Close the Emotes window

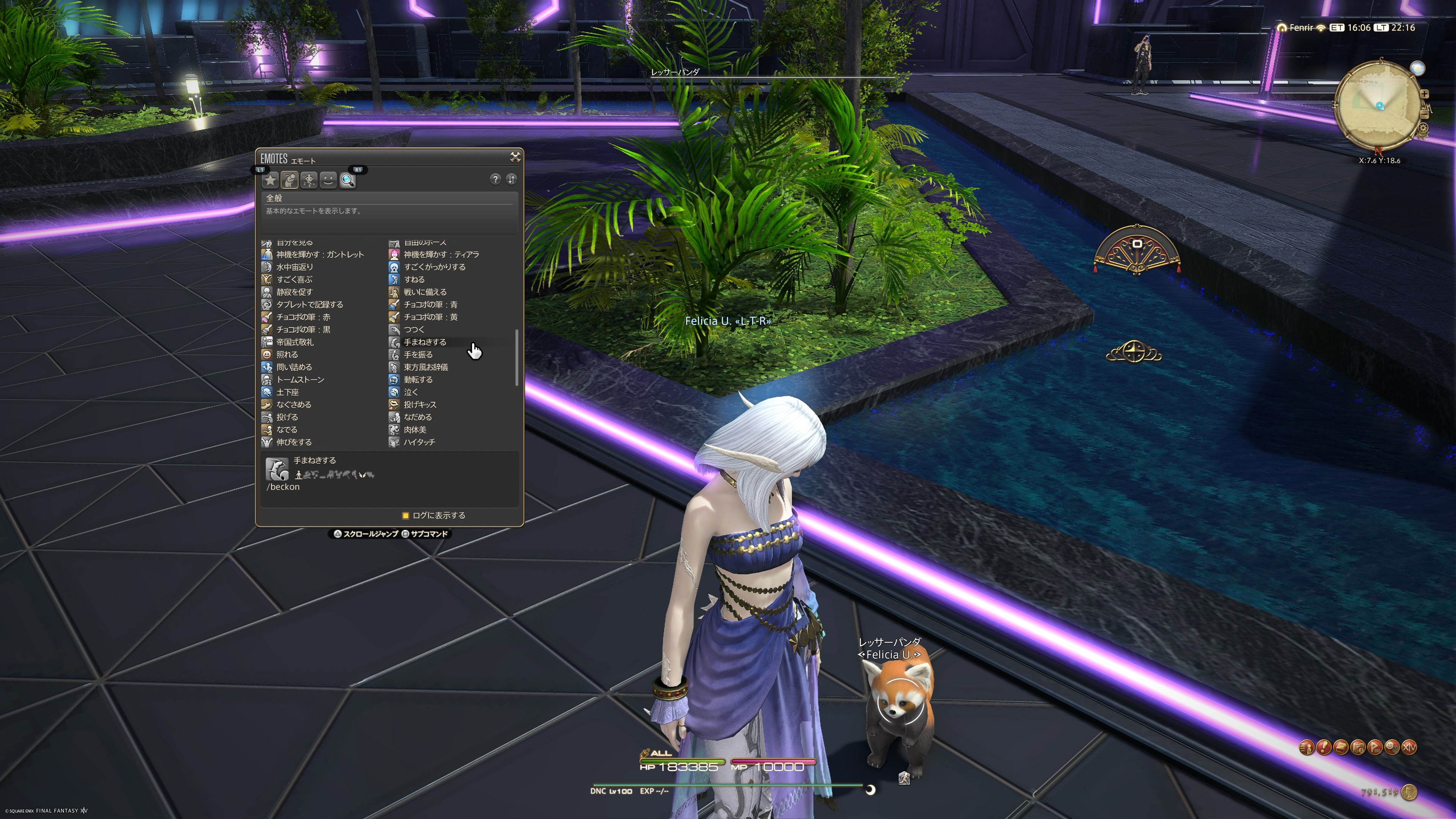point(515,157)
